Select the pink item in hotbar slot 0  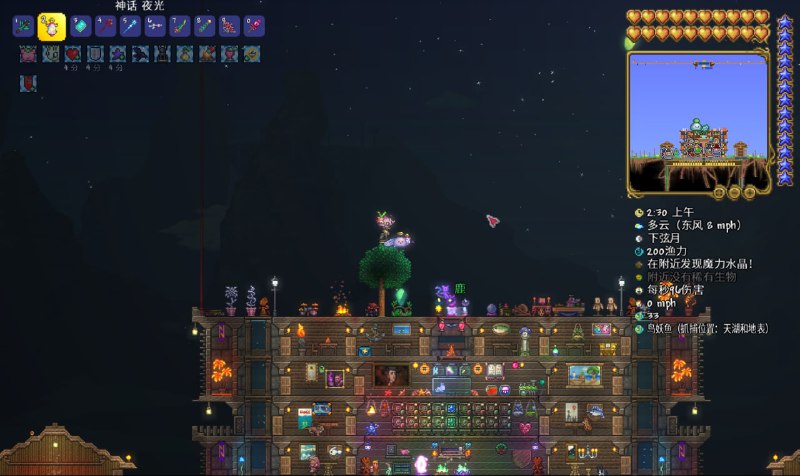(252, 27)
